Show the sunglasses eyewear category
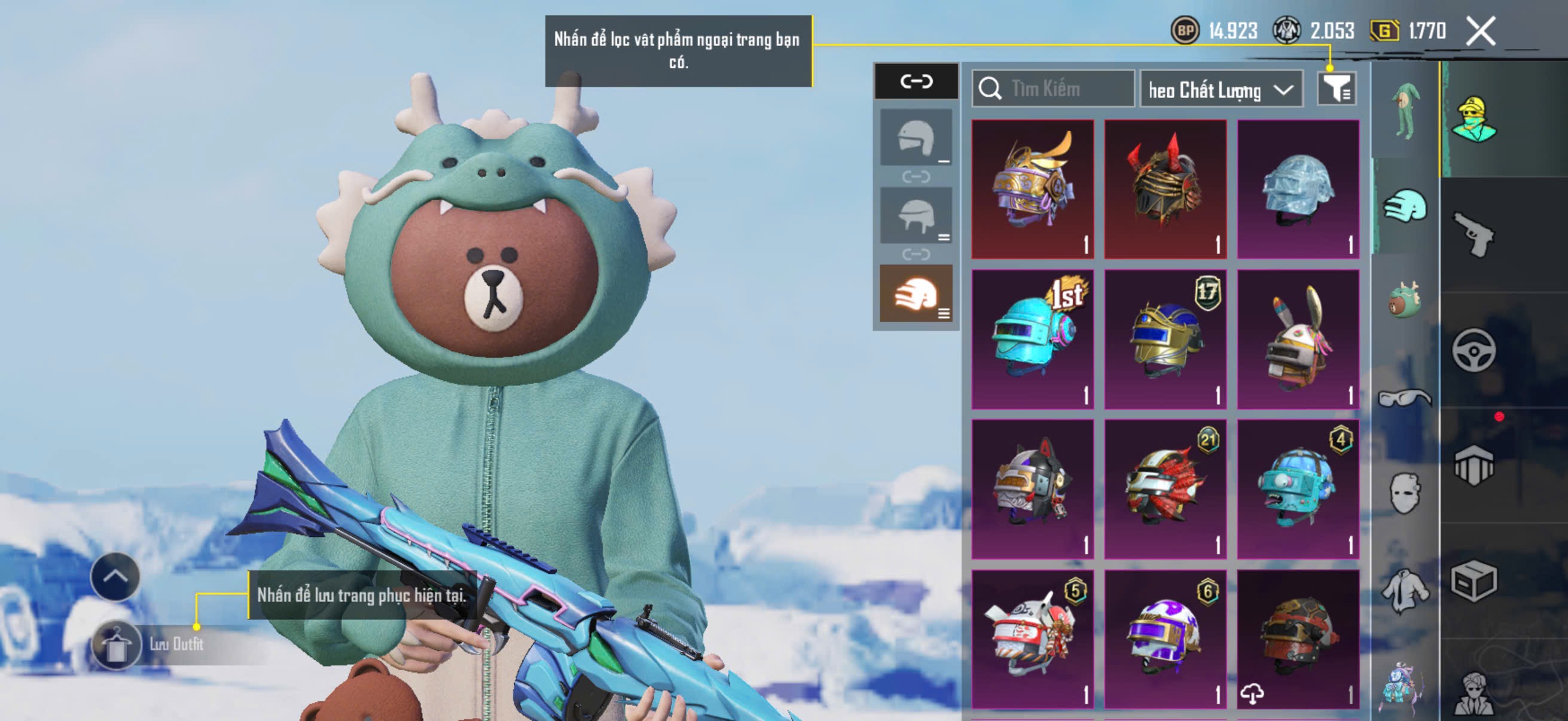 tap(1405, 398)
